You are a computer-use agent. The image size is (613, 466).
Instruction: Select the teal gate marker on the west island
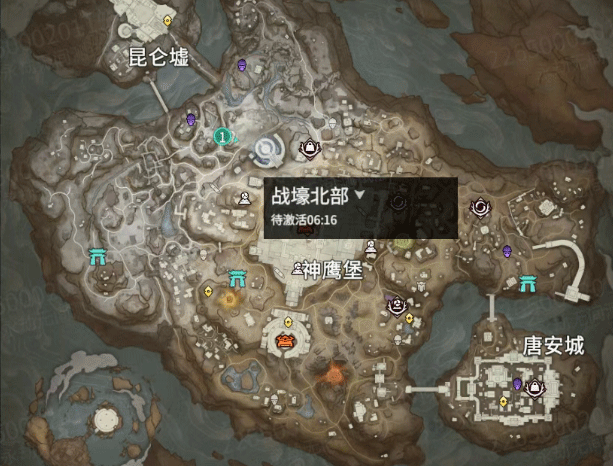pos(98,256)
